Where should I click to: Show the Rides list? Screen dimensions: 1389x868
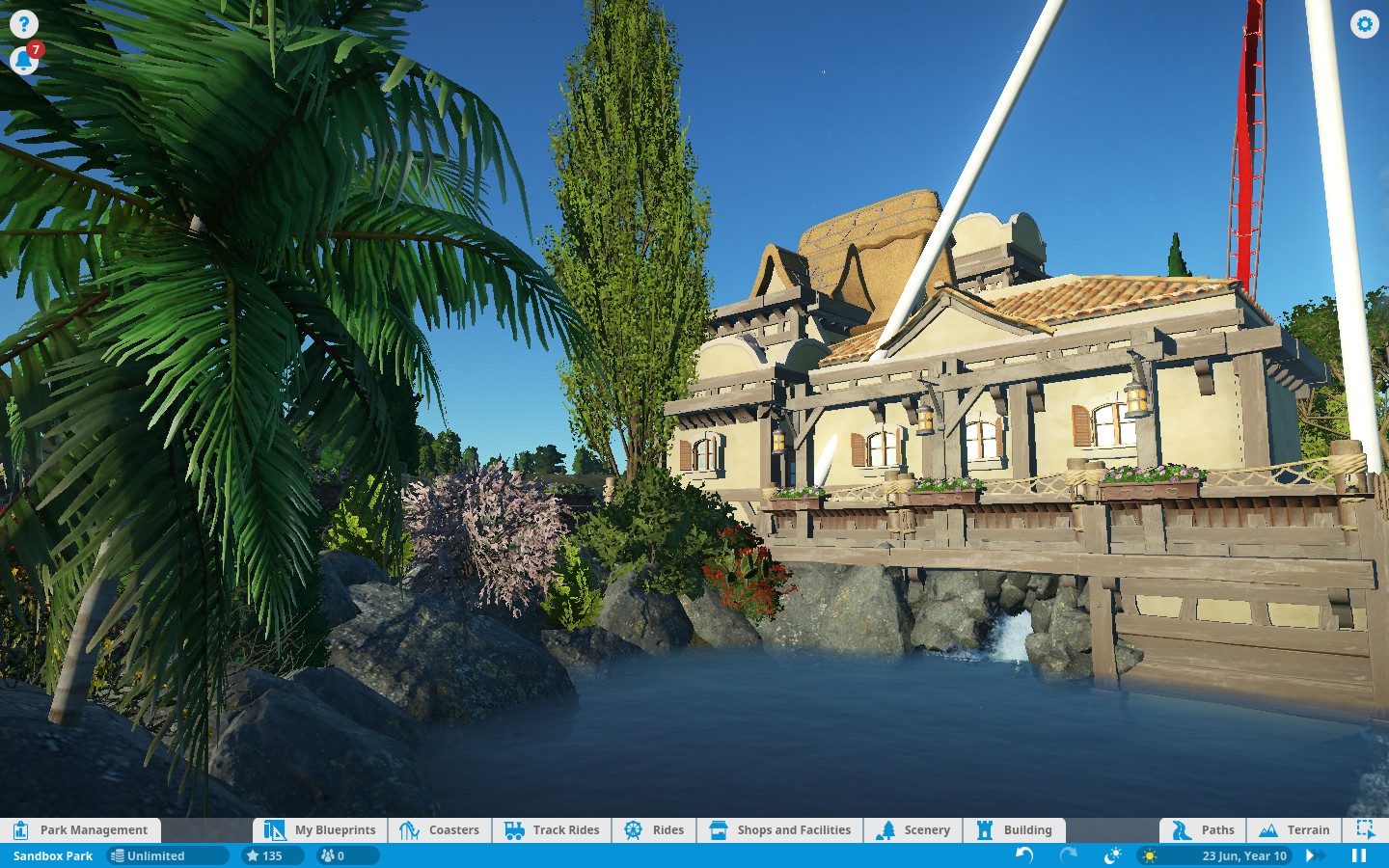[654, 829]
